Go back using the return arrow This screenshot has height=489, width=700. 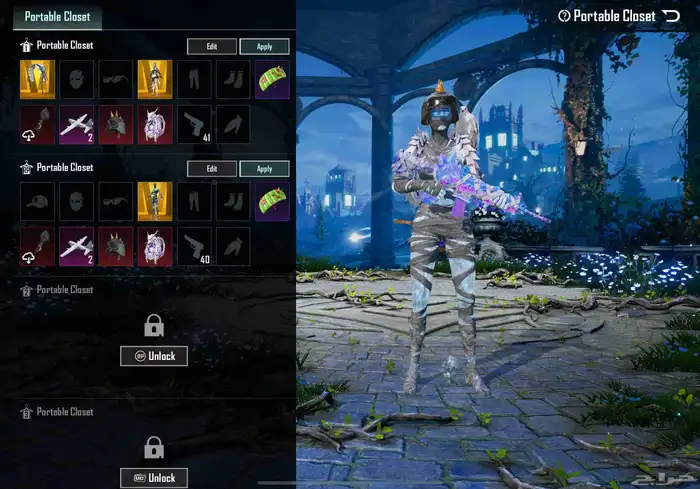[x=671, y=16]
